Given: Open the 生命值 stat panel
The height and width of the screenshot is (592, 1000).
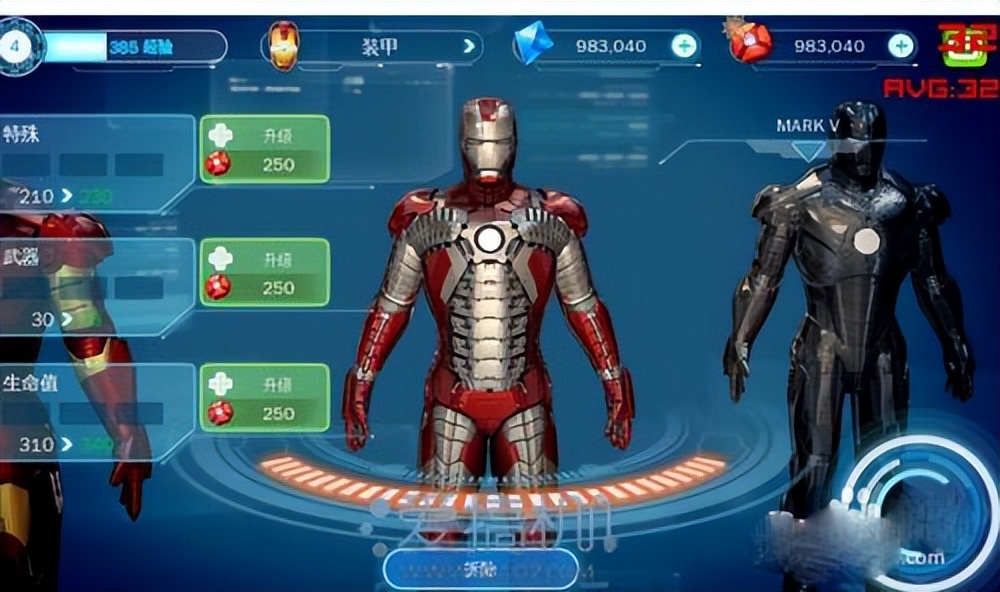Looking at the screenshot, I should [95, 412].
